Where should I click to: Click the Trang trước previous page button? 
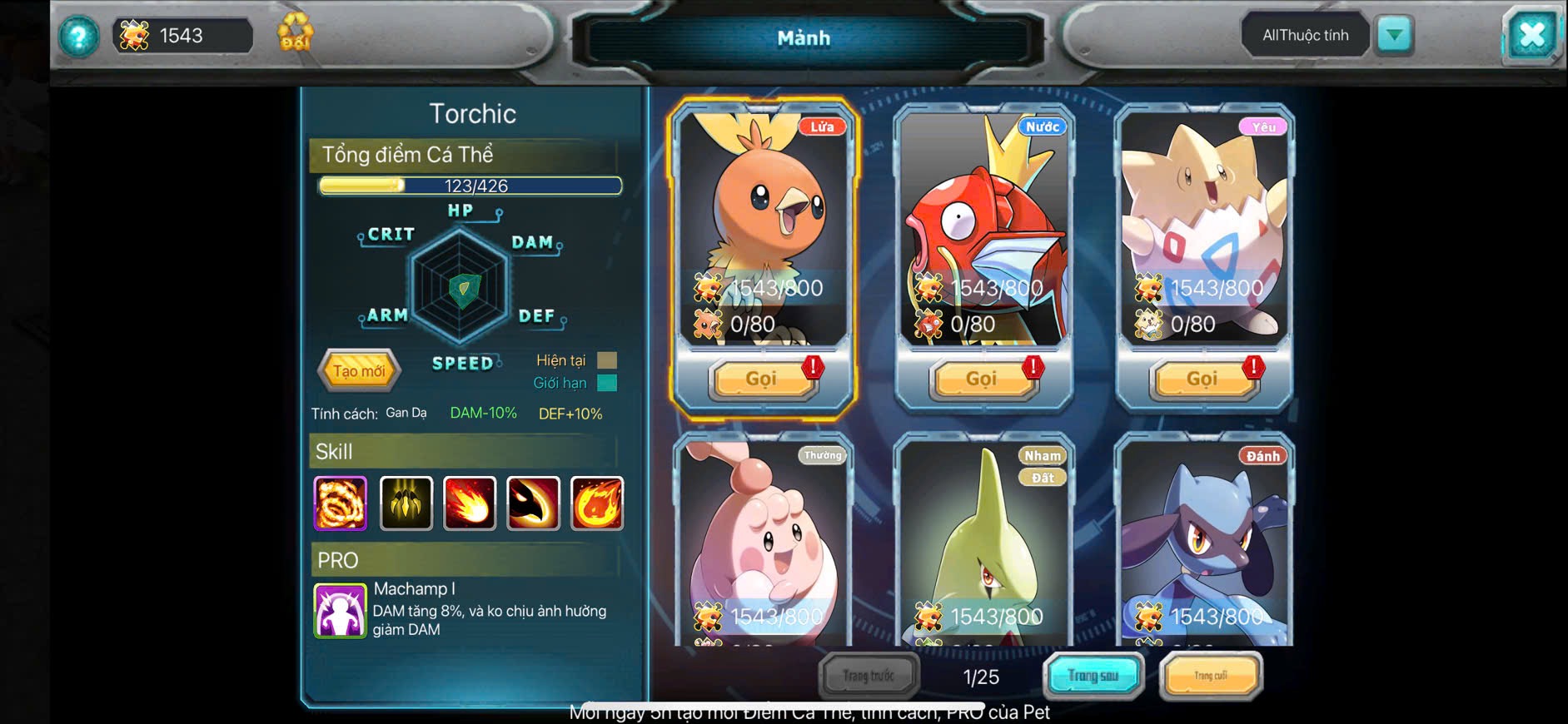coord(869,676)
